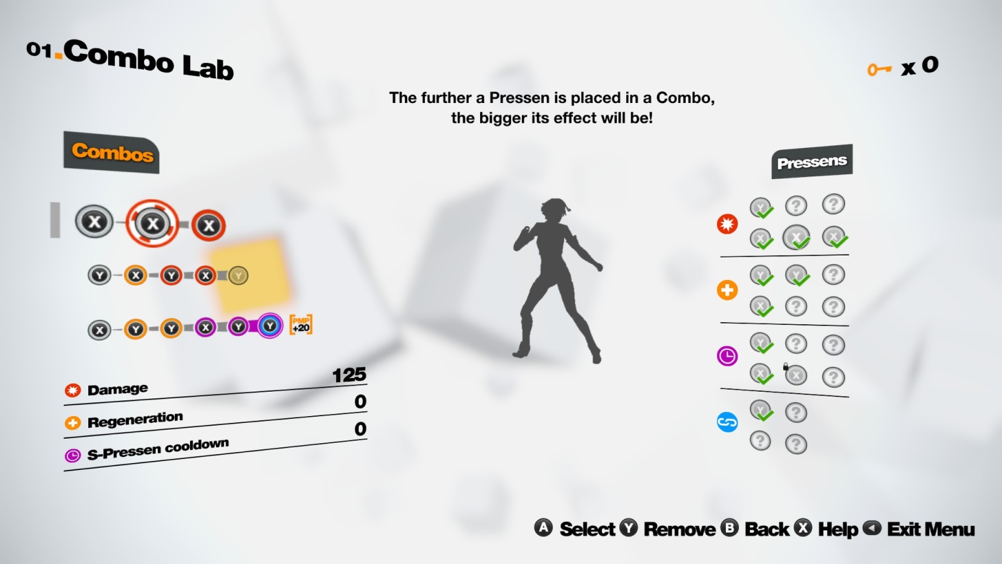Select the dashed red-ringed X combo slot

click(x=152, y=224)
